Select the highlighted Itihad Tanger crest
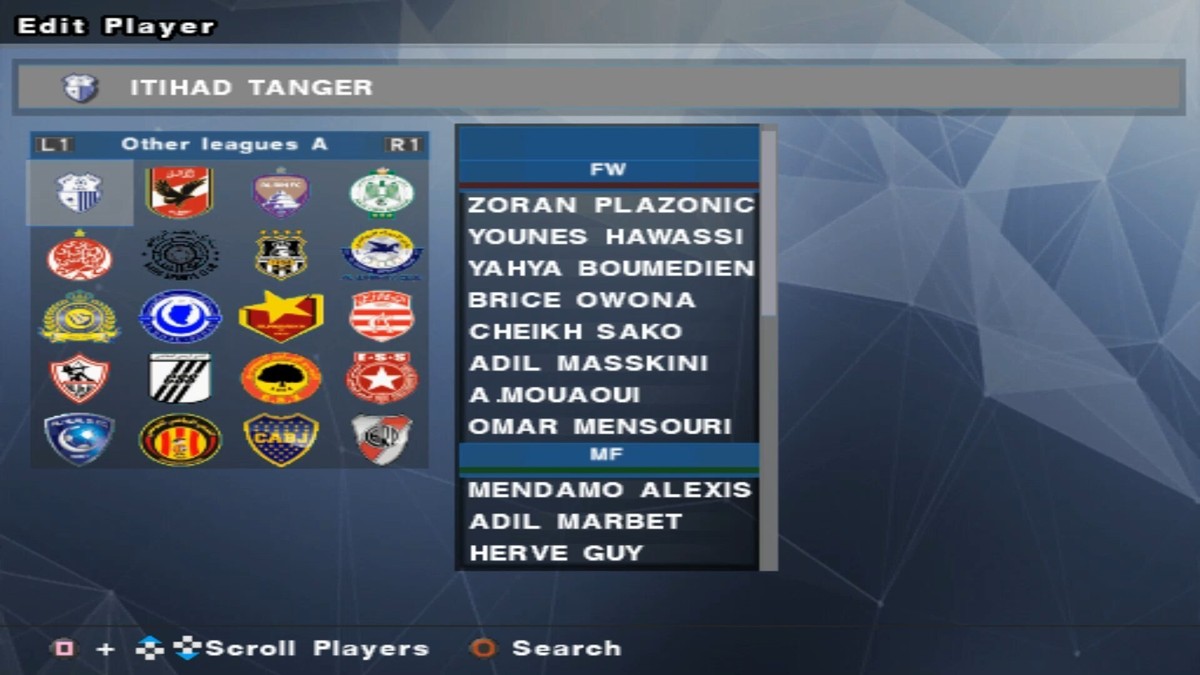Screen dimensions: 1200x675 point(80,193)
